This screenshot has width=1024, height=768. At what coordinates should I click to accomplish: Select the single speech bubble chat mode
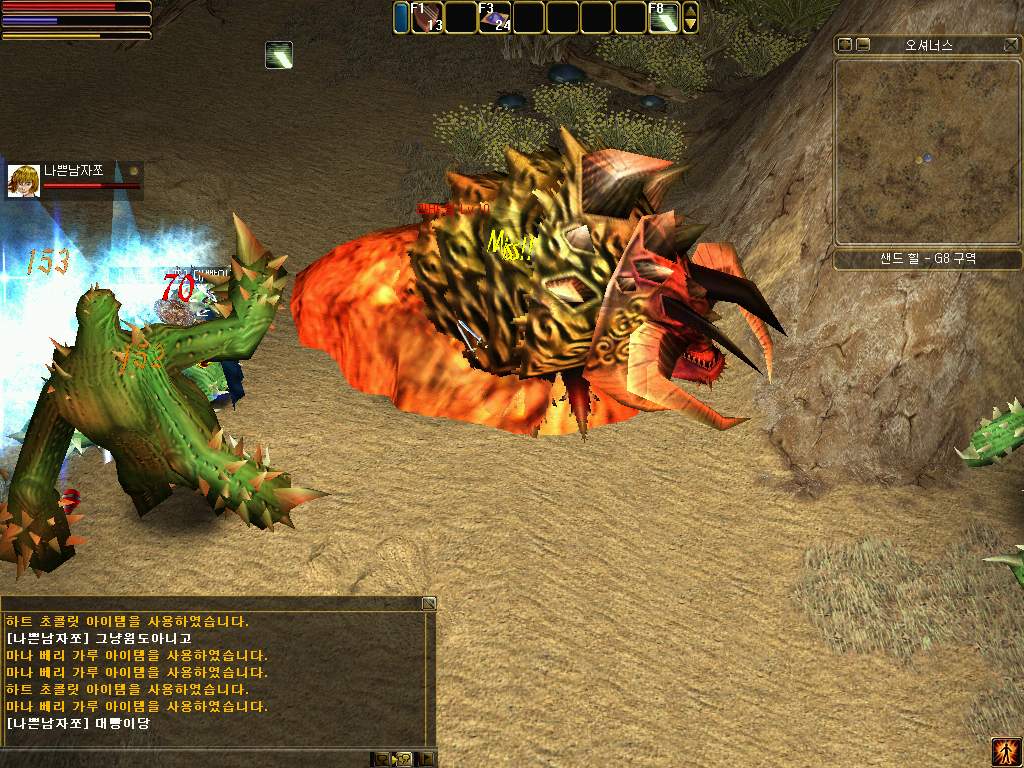382,759
